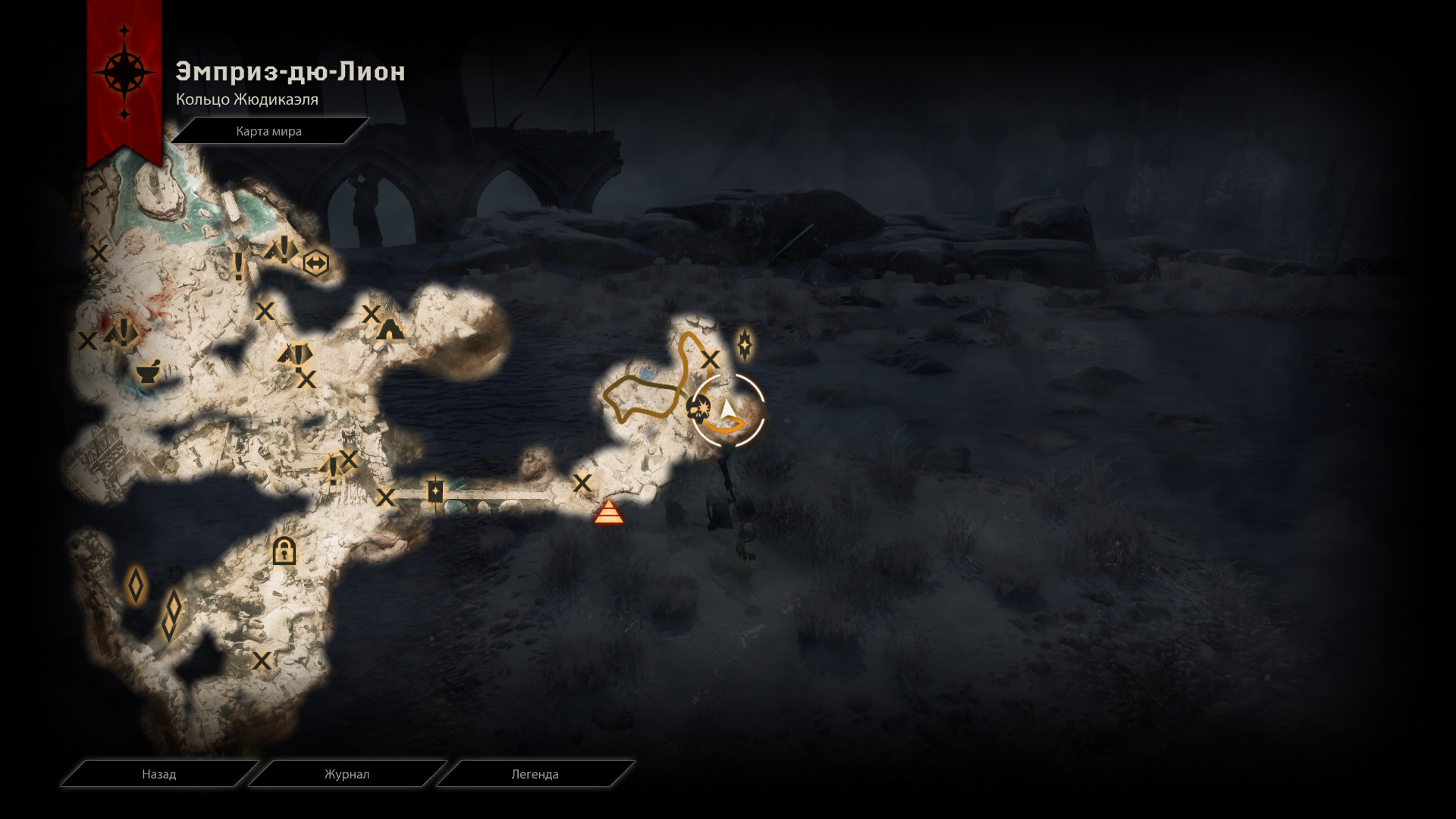Go back with the Назад button

pyautogui.click(x=158, y=774)
